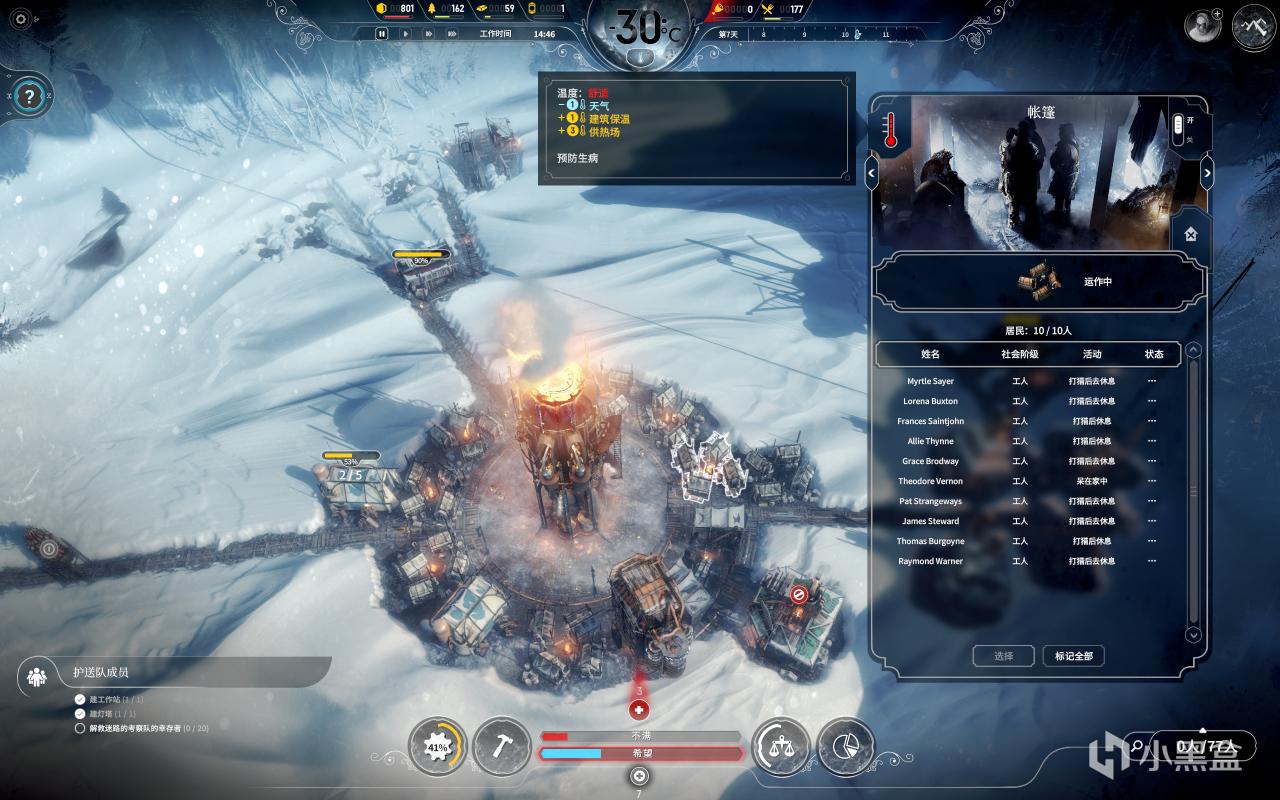Select resident Myrtle Sayer in the list
1280x800 pixels.
(x=930, y=381)
